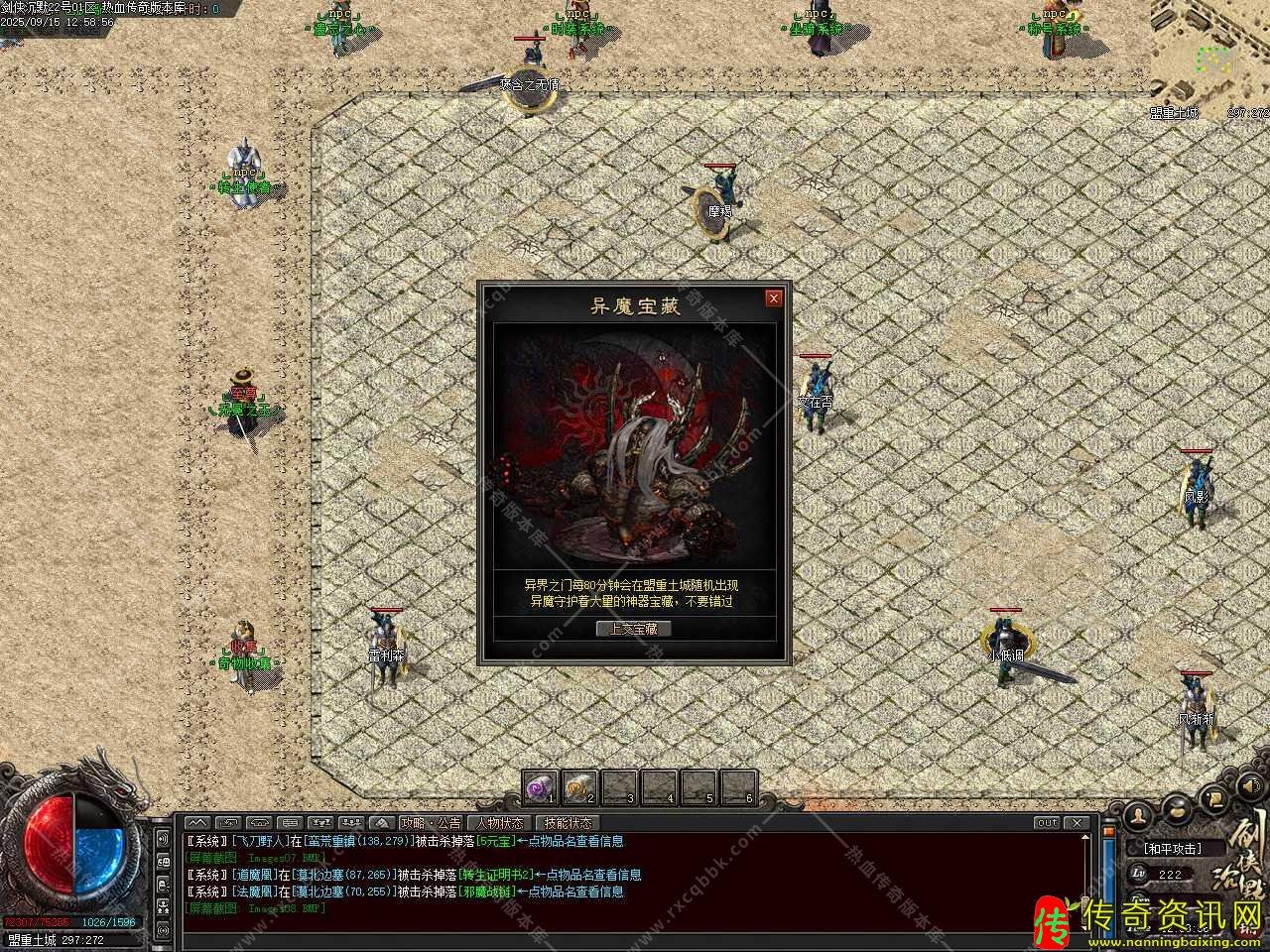Click the speaker sound icon

1249,786
